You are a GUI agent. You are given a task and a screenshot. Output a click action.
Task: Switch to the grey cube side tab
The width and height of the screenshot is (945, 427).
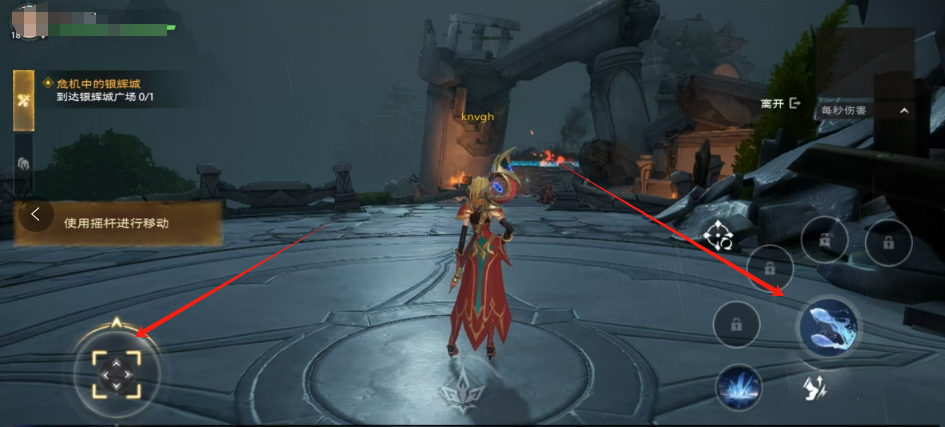click(x=23, y=163)
